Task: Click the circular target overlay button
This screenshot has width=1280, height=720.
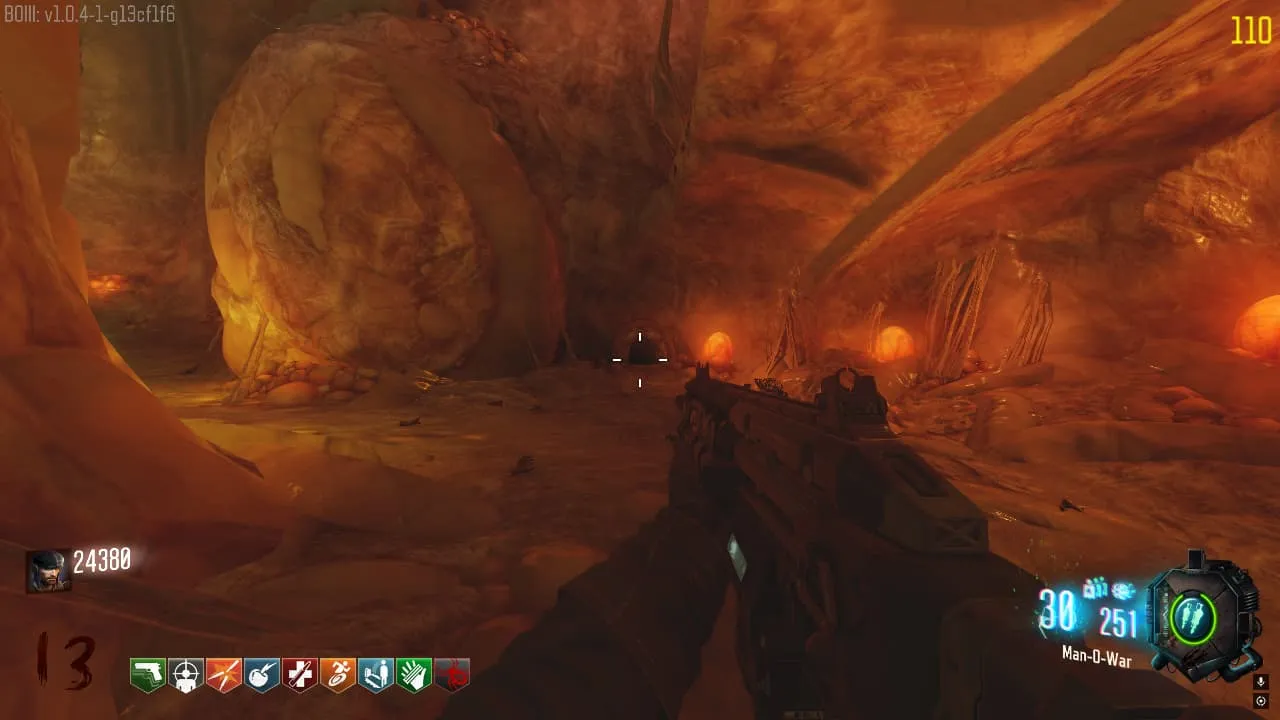Action: pyautogui.click(x=1260, y=701)
